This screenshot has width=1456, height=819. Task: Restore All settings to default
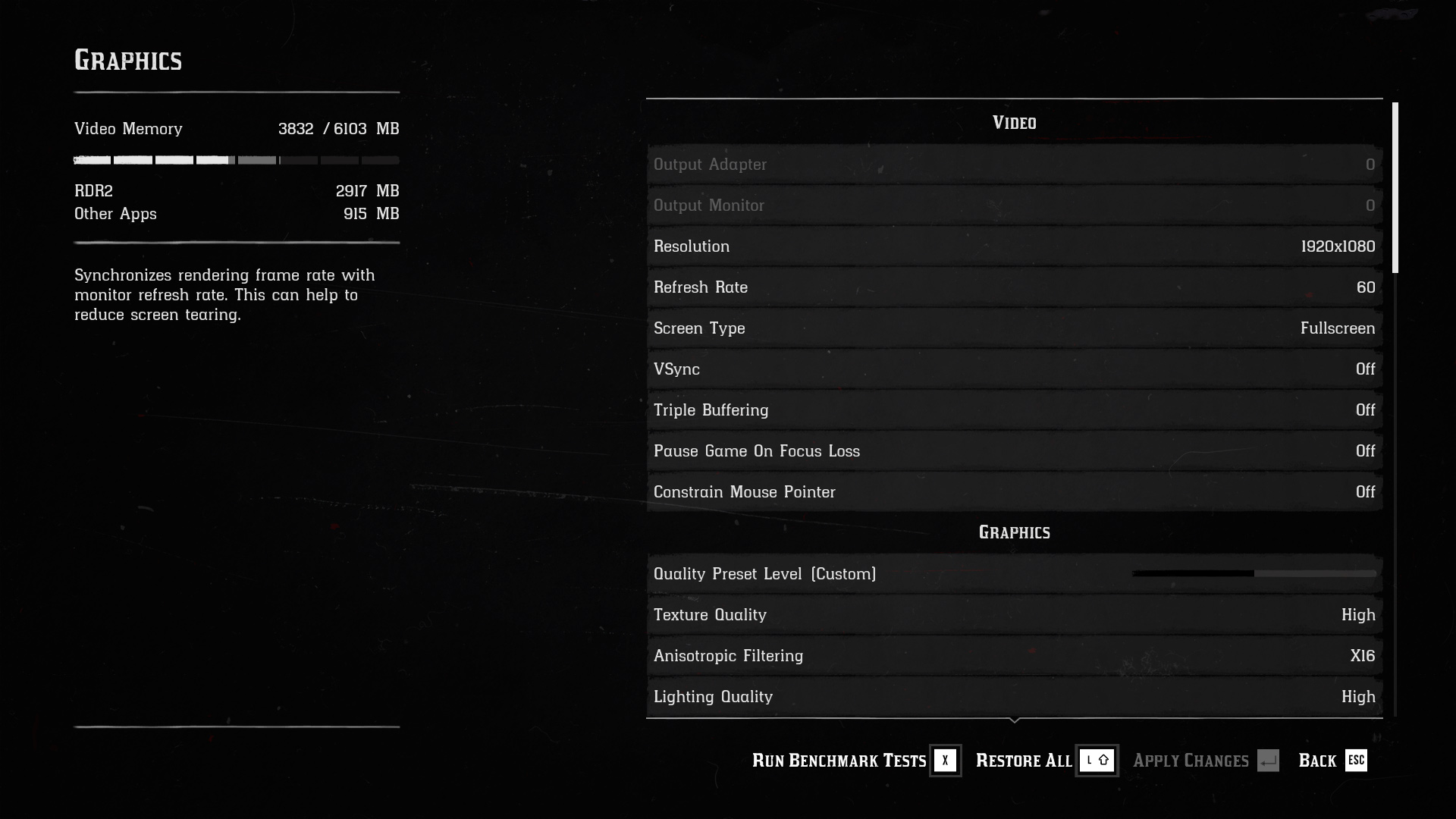pyautogui.click(x=1045, y=761)
